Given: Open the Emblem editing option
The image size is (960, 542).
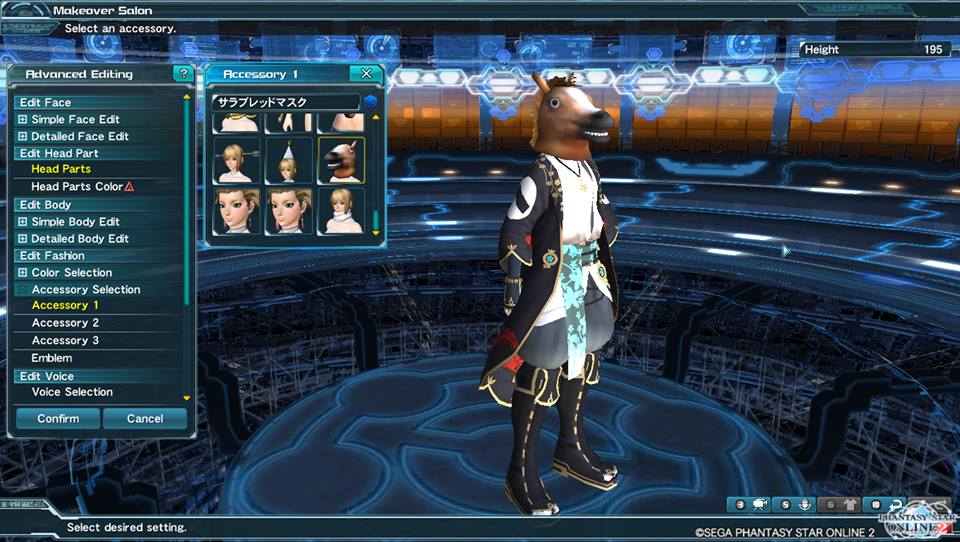Looking at the screenshot, I should [x=52, y=358].
